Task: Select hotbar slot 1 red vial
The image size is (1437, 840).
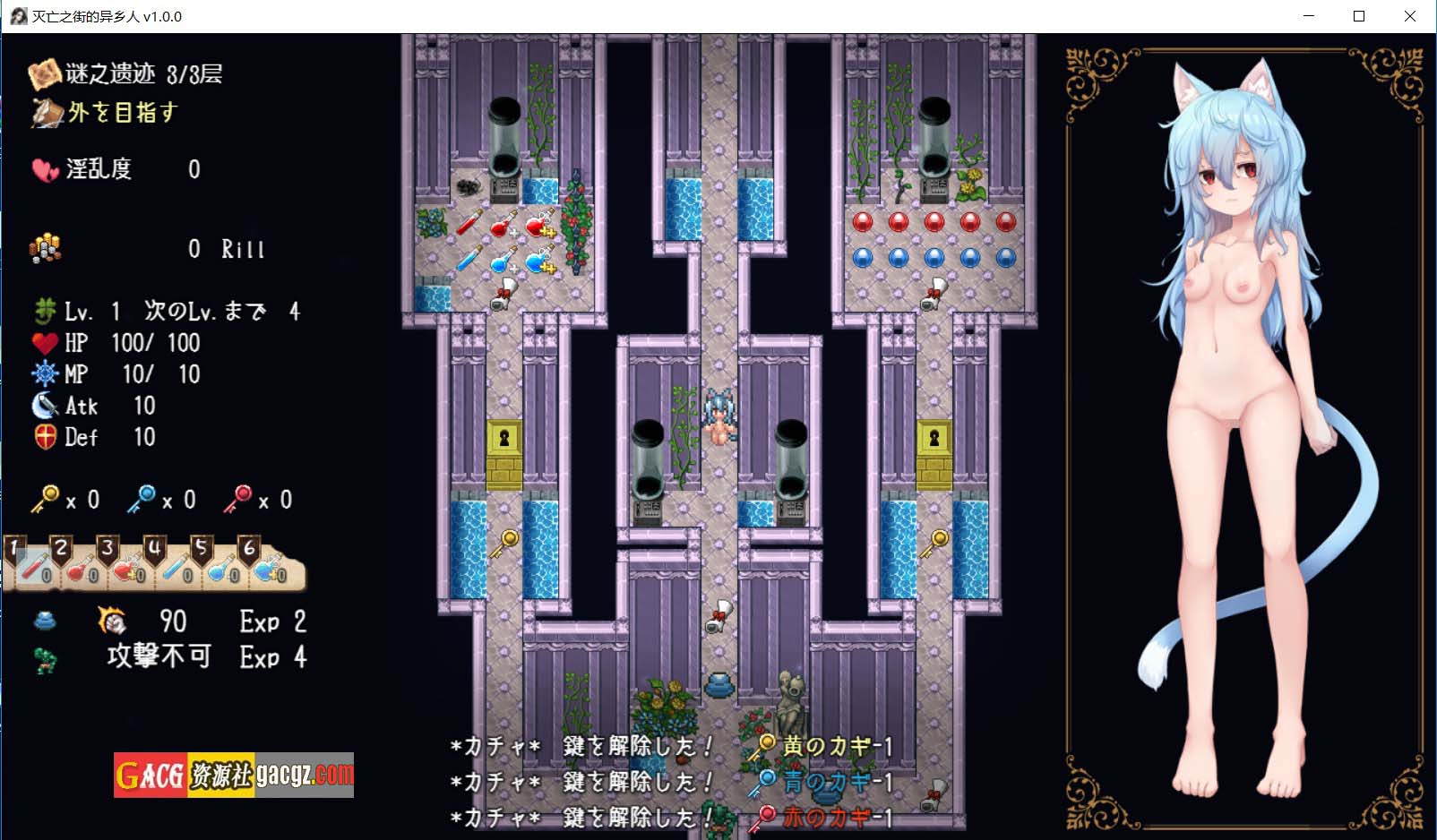Action: click(34, 566)
